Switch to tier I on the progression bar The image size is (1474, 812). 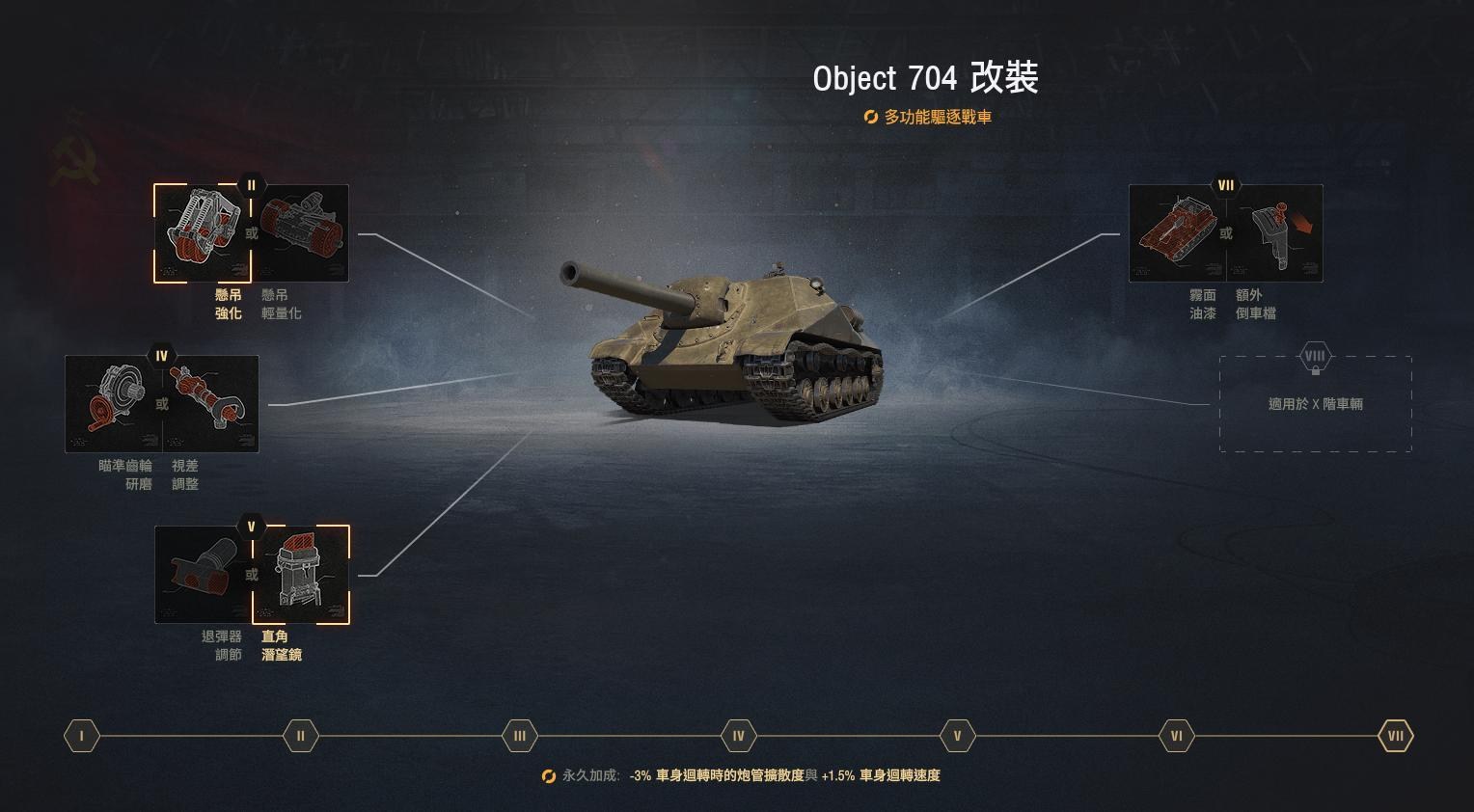coord(81,736)
